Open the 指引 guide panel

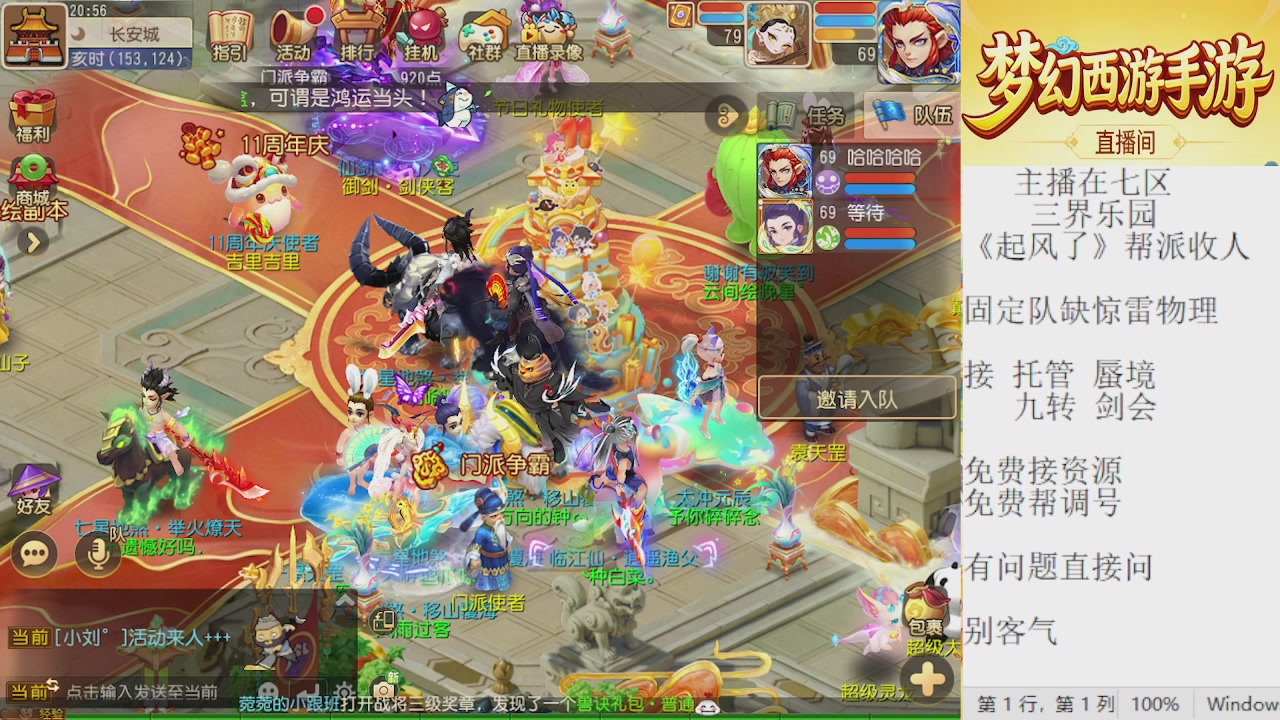[x=230, y=30]
